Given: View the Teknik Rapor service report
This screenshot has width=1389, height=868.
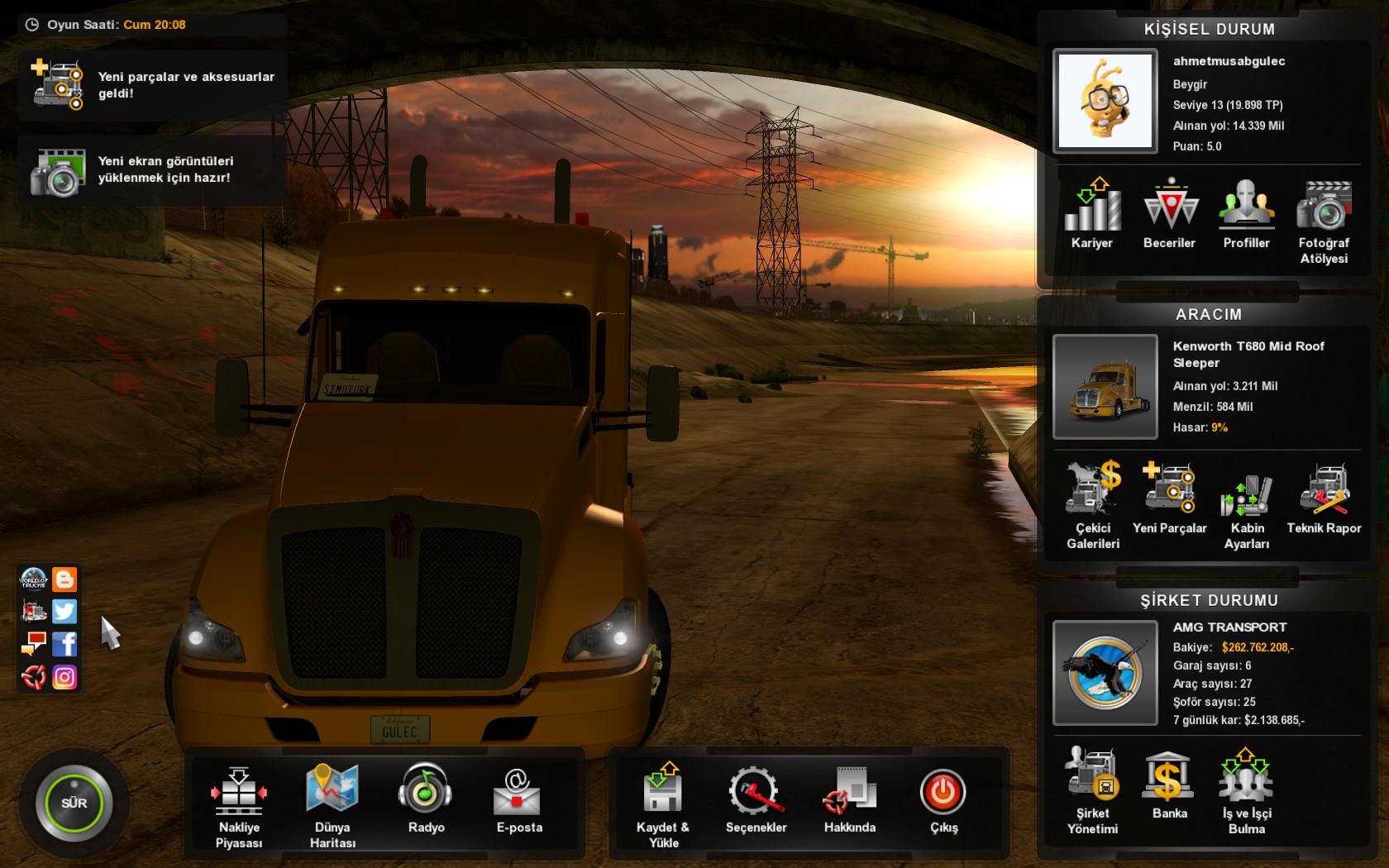Looking at the screenshot, I should tap(1324, 498).
